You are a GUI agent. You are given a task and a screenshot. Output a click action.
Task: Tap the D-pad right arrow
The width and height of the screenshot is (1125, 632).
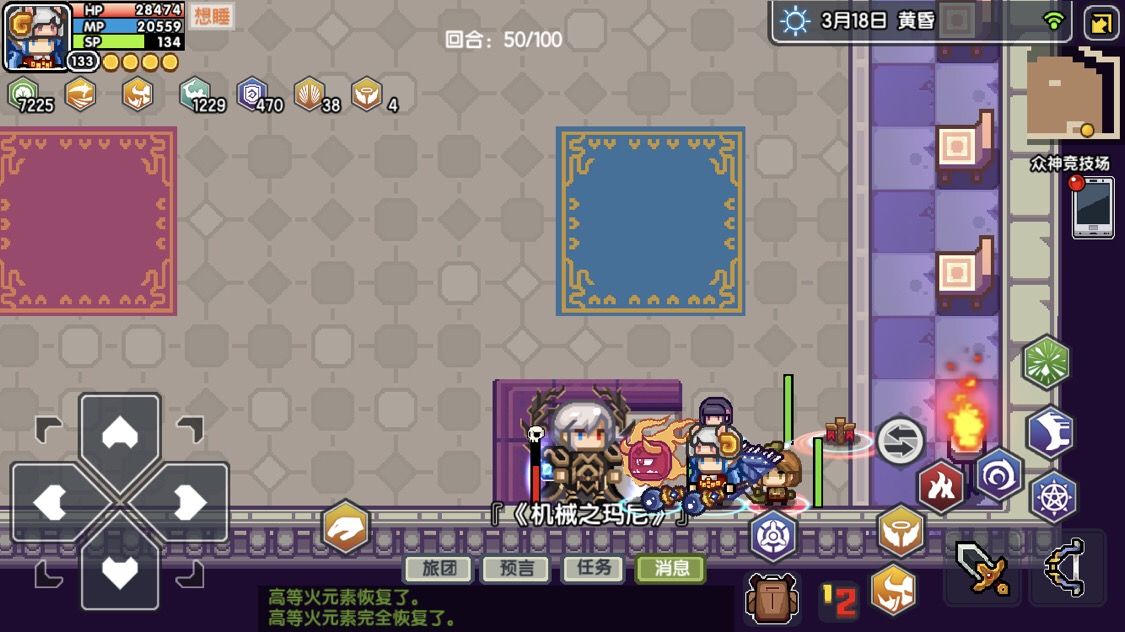pos(188,501)
